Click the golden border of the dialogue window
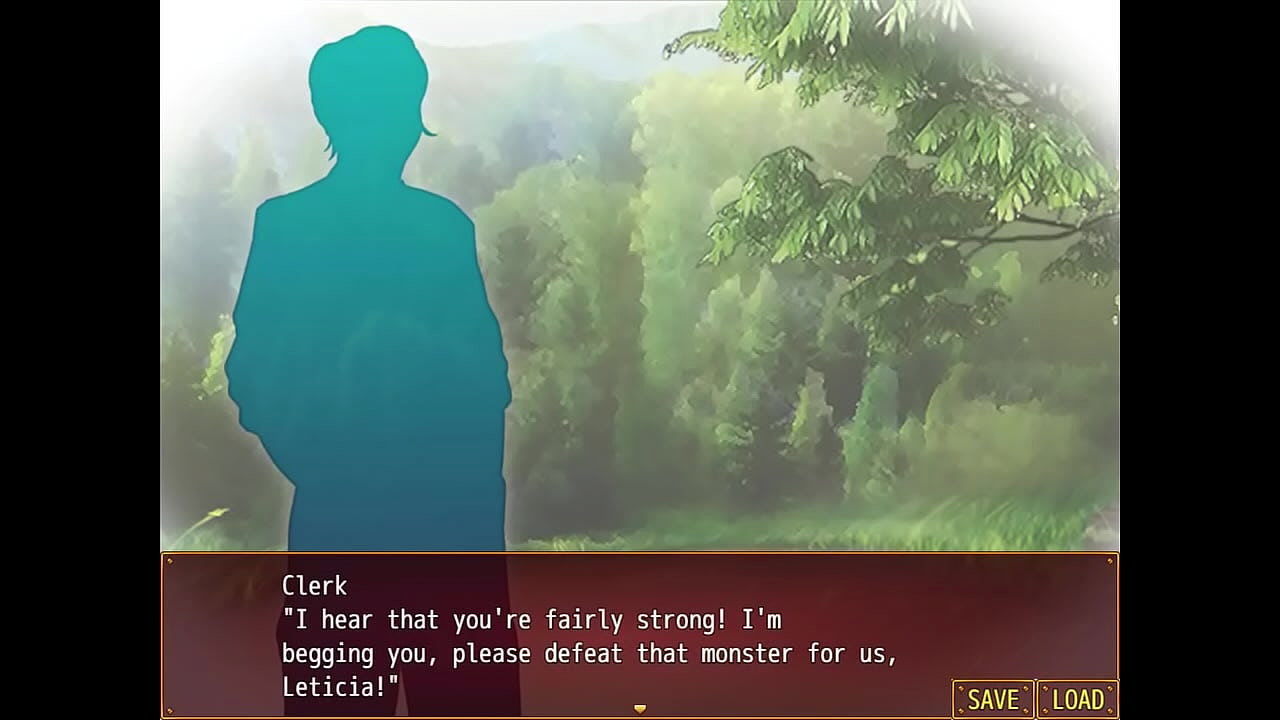Image resolution: width=1280 pixels, height=720 pixels. pos(640,554)
